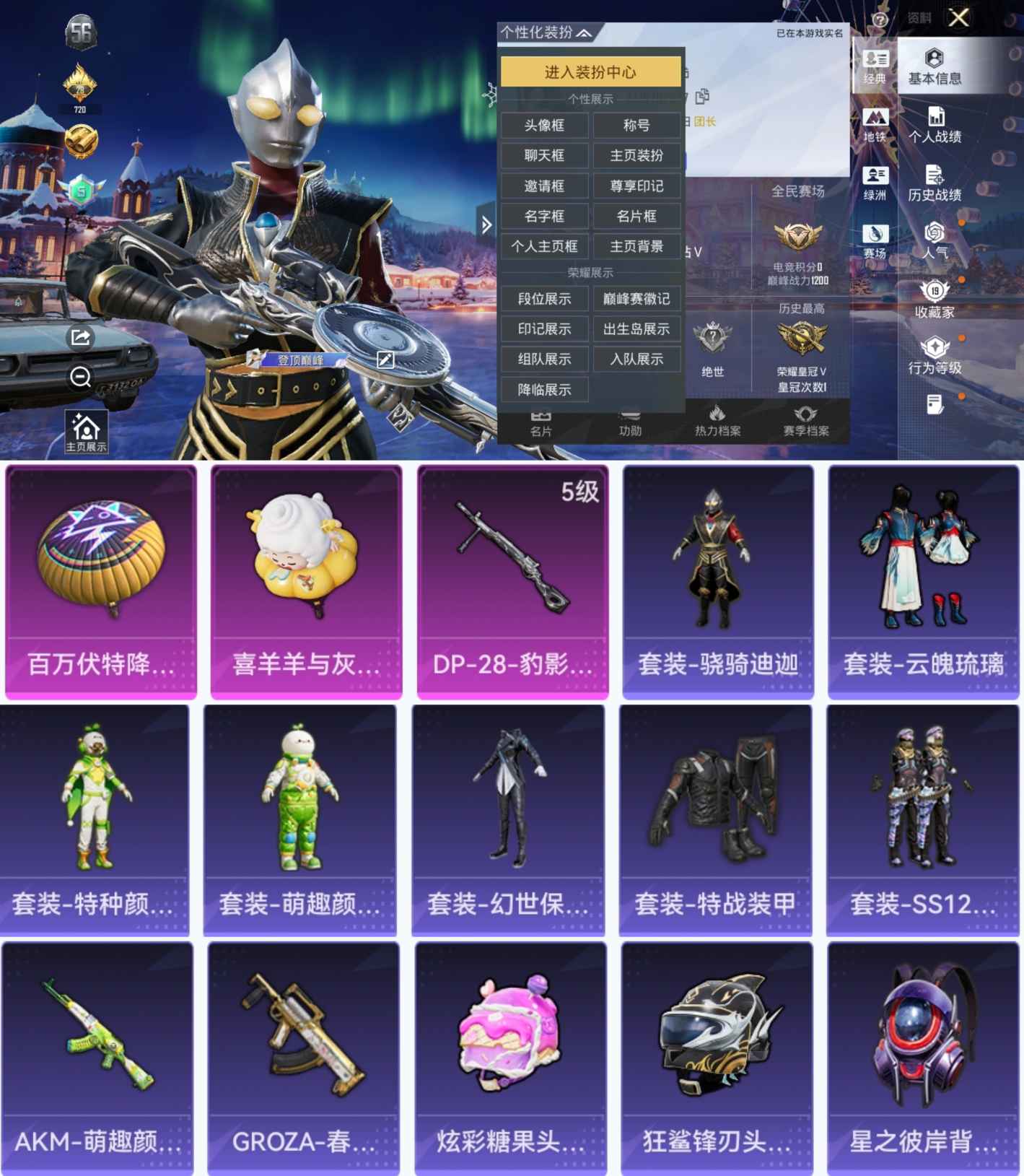
Task: Open the 头像框 avatar frame option
Action: click(x=544, y=125)
